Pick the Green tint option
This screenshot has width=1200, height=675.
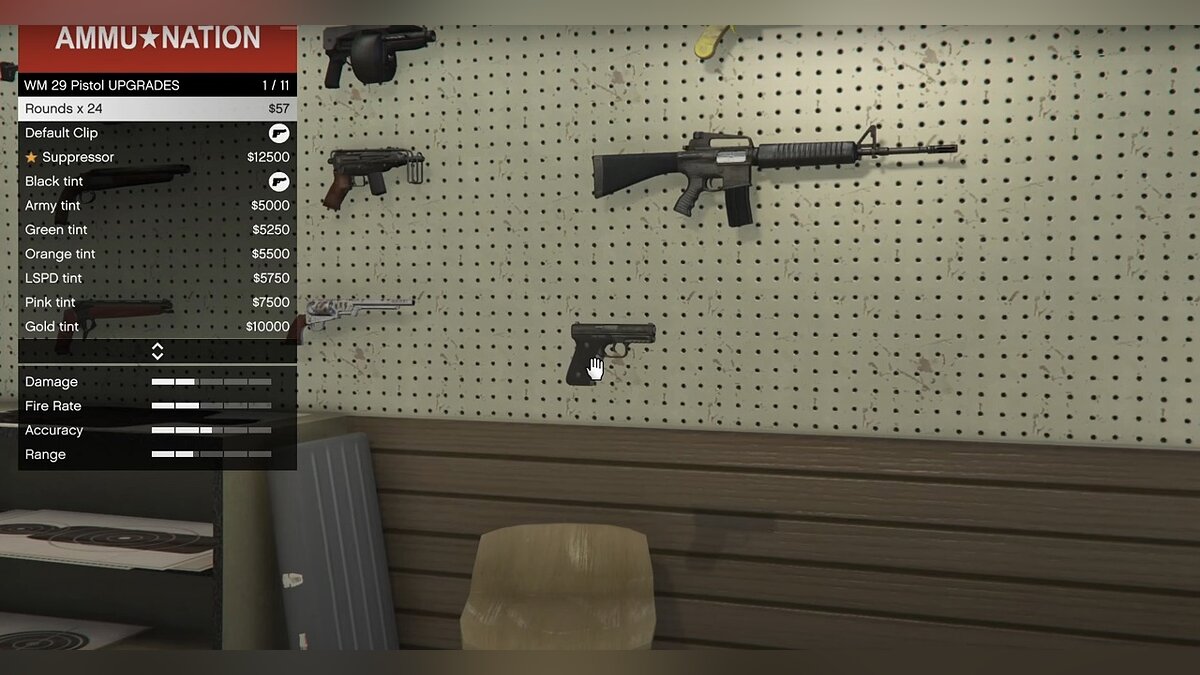[x=157, y=230]
